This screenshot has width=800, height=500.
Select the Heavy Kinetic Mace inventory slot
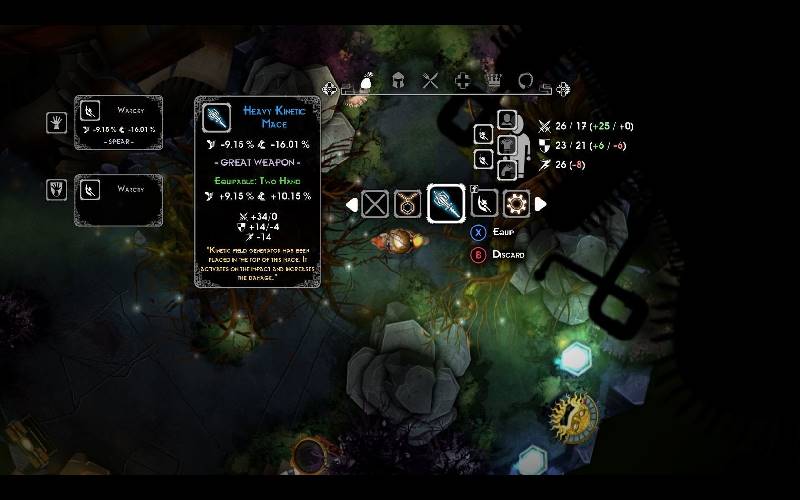[446, 203]
